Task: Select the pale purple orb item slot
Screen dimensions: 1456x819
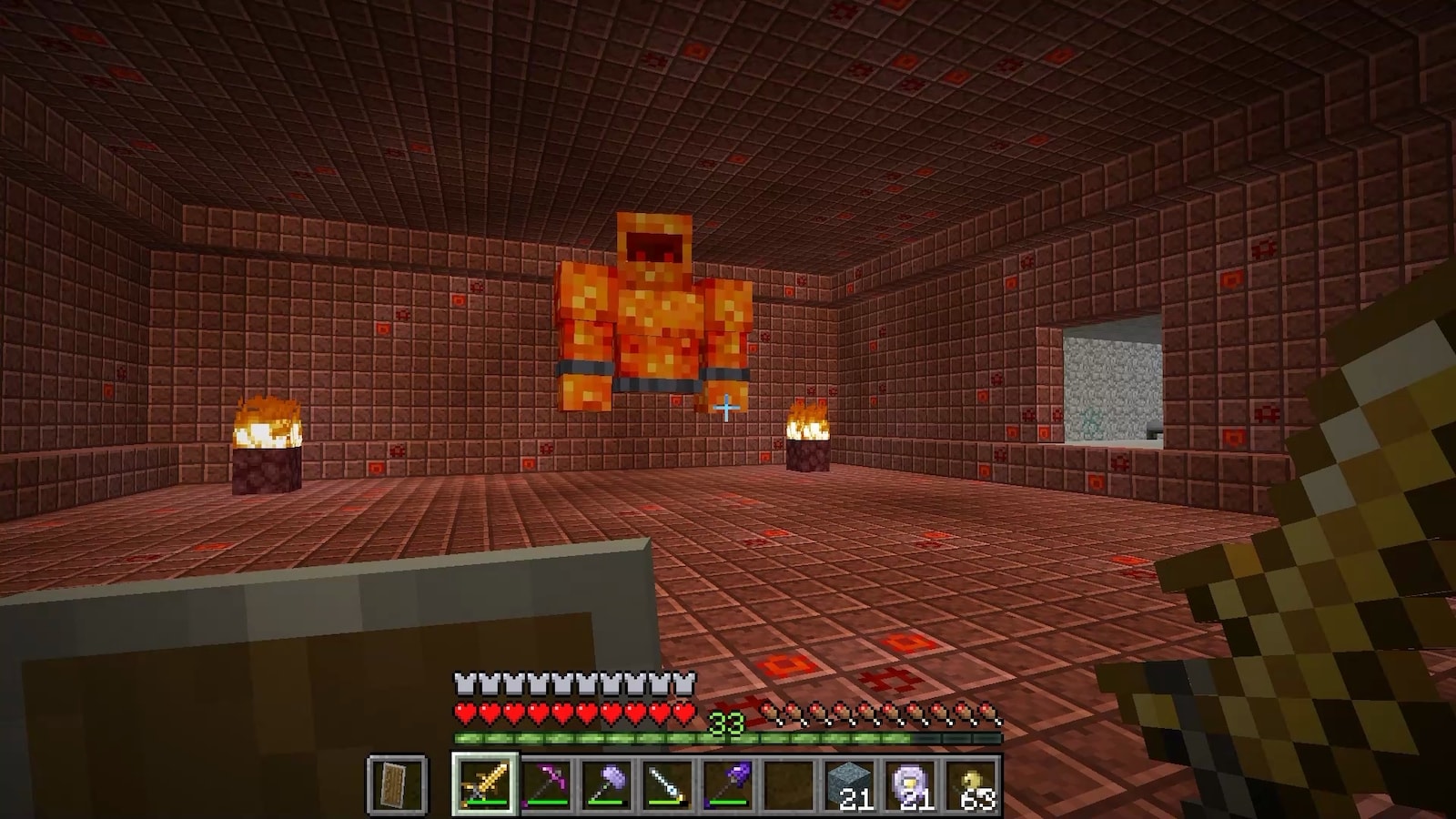Action: [912, 783]
